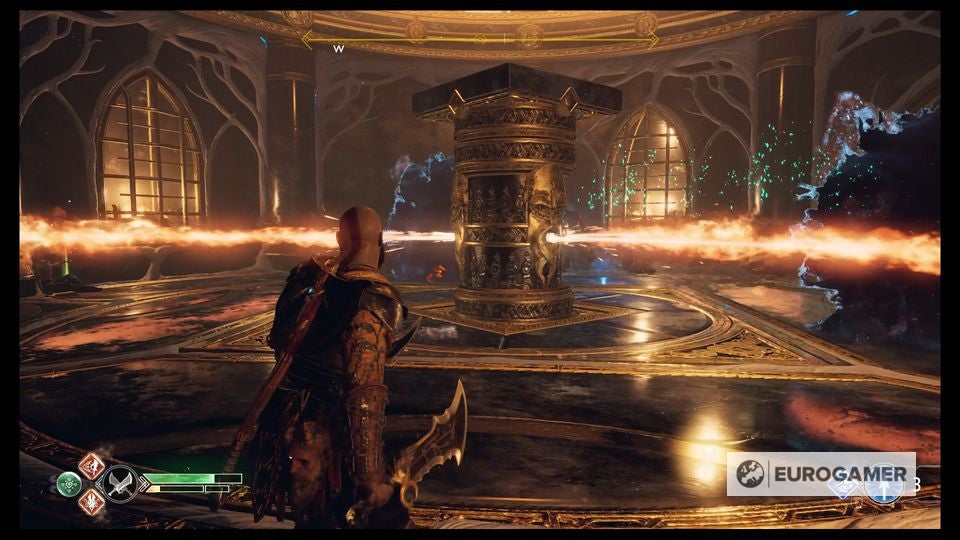Activate the lower orange runic attack
The height and width of the screenshot is (540, 960).
pyautogui.click(x=92, y=502)
